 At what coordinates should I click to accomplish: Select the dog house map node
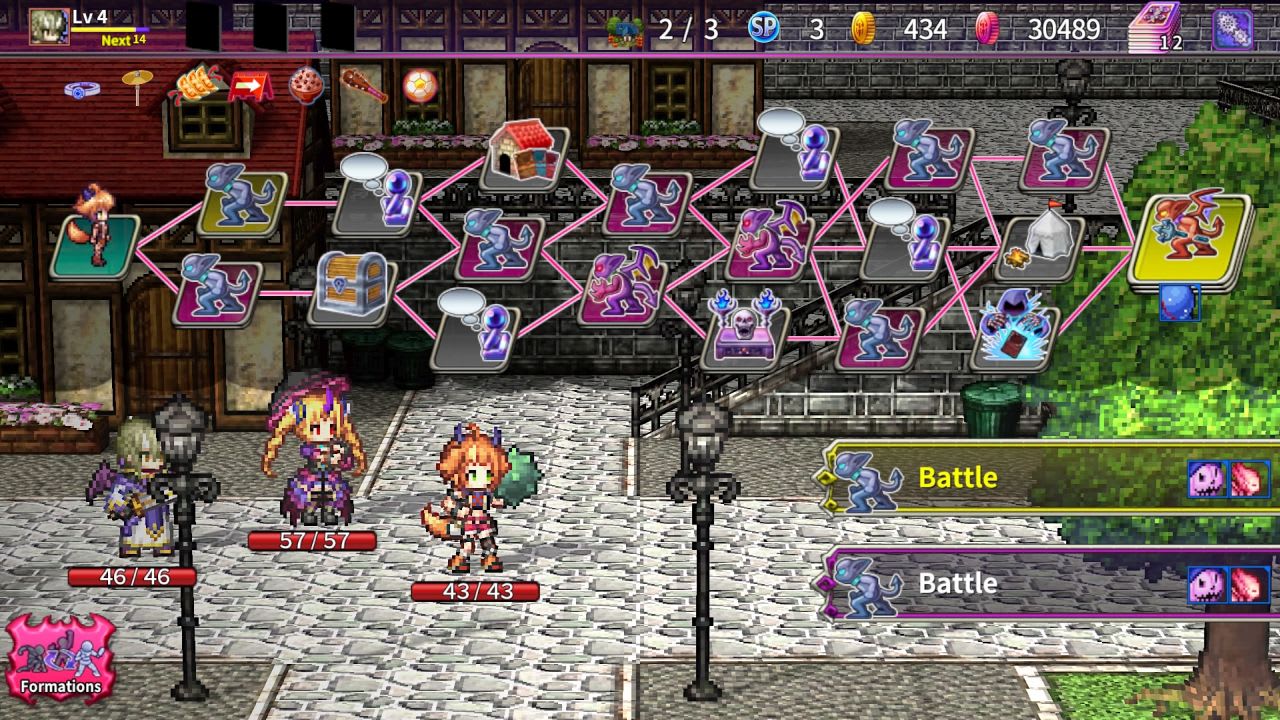pyautogui.click(x=526, y=155)
